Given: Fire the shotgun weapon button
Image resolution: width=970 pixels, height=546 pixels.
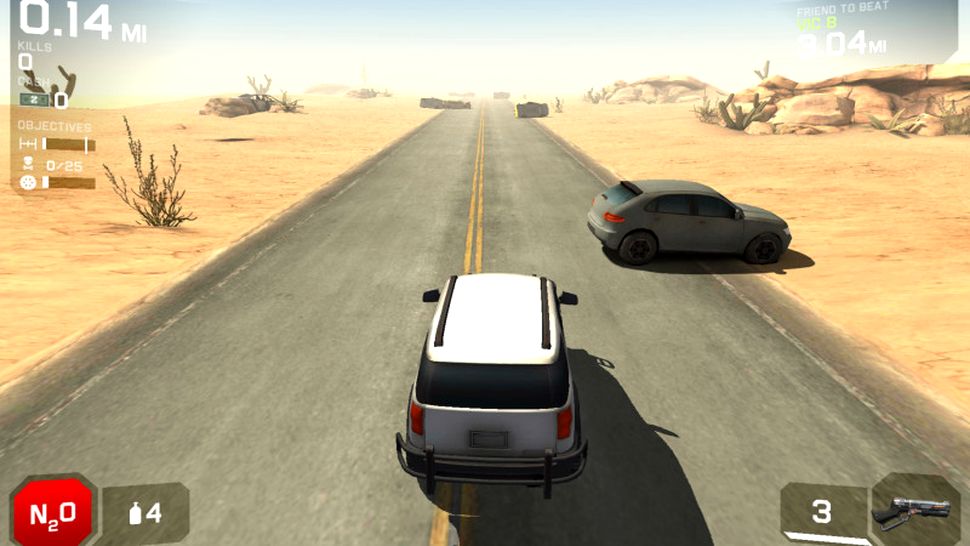Looking at the screenshot, I should point(914,511).
